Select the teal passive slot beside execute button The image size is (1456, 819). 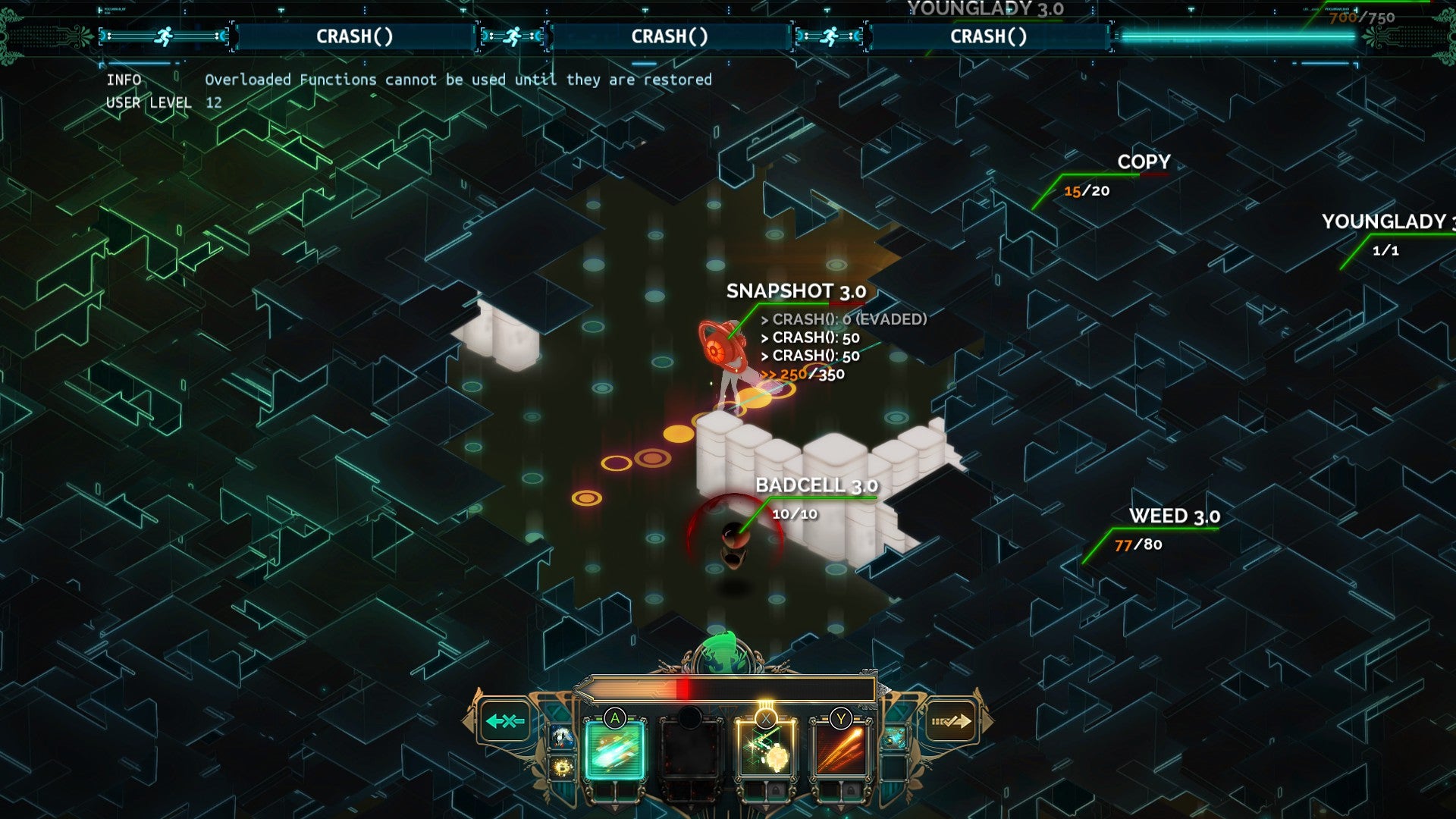click(894, 736)
